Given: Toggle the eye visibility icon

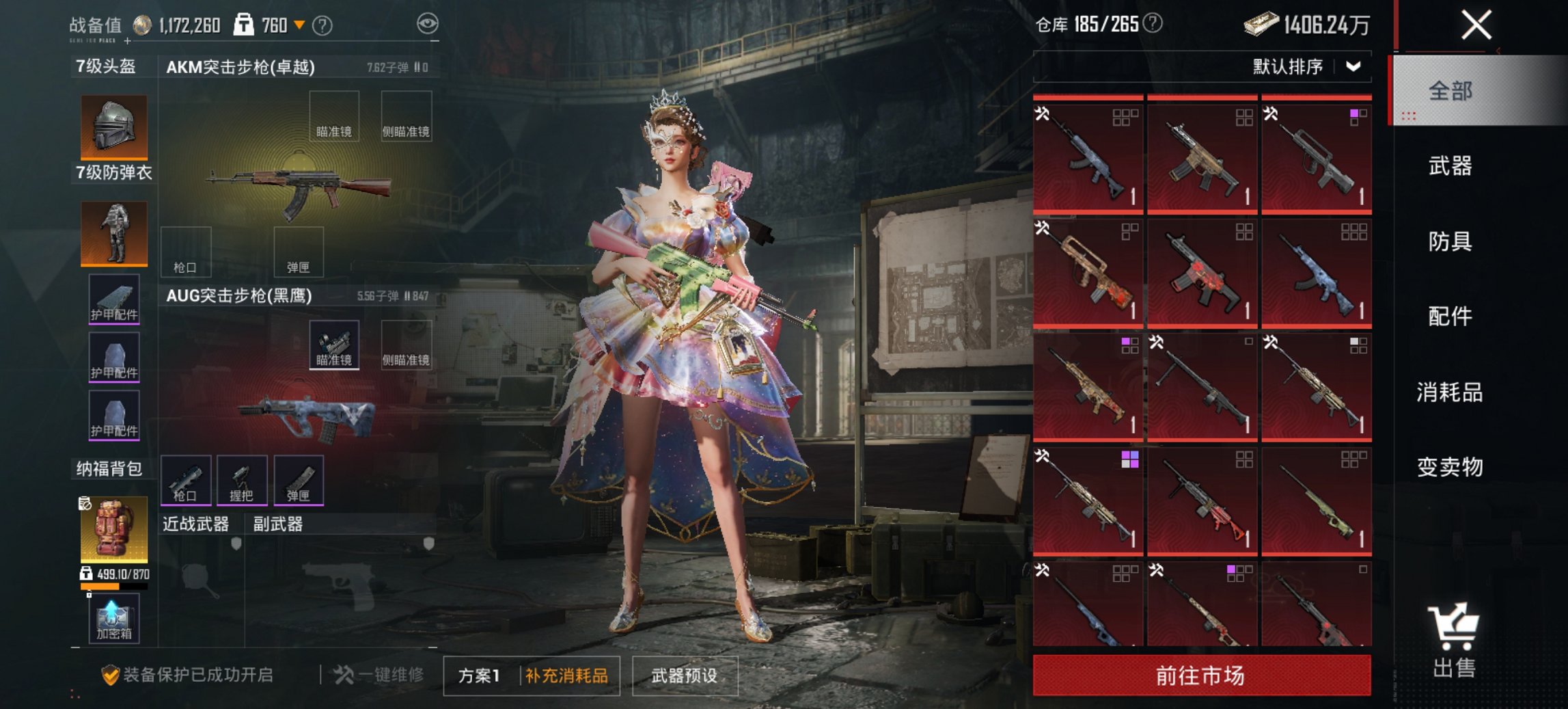Looking at the screenshot, I should click(428, 25).
